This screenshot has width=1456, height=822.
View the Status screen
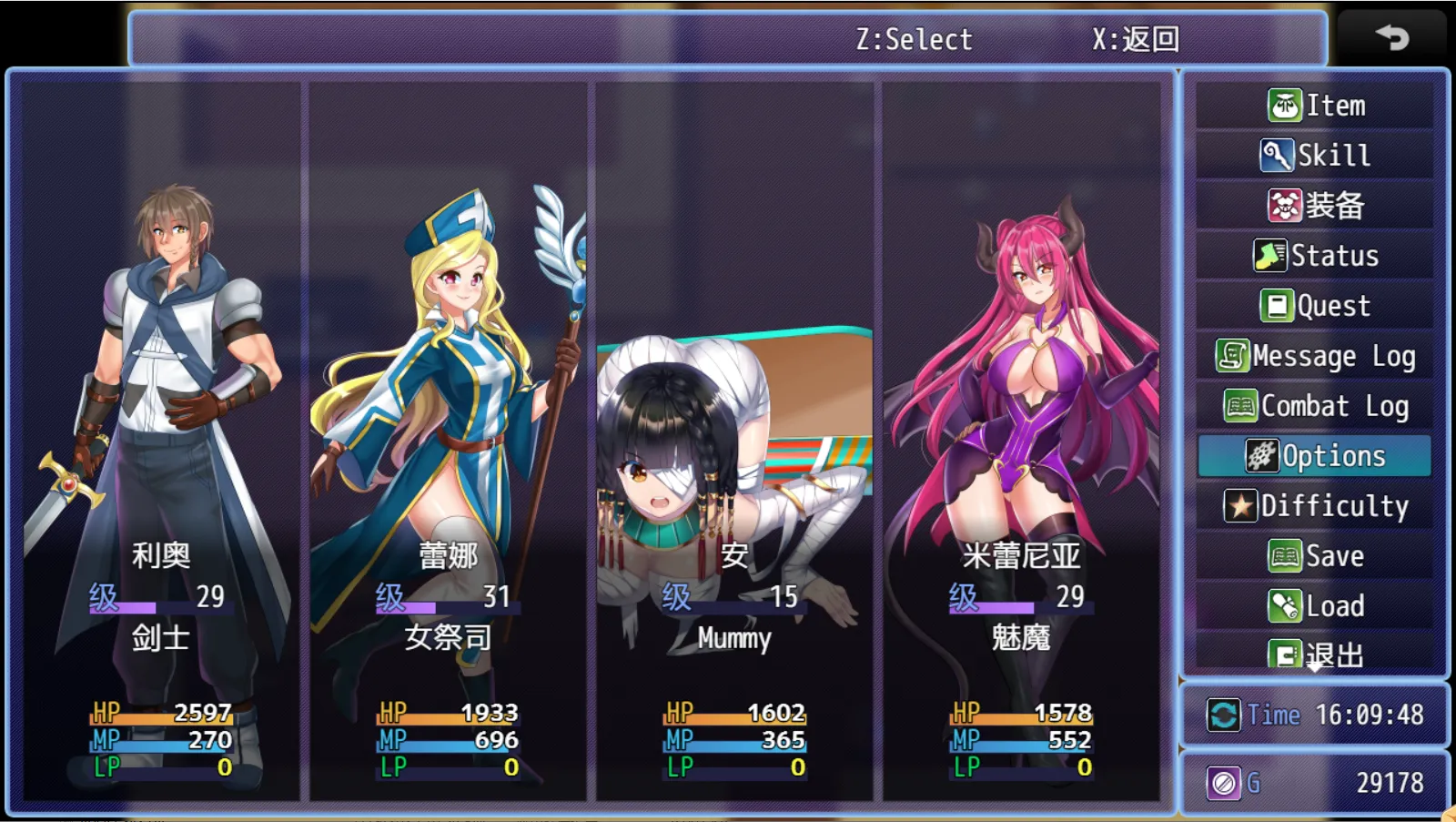(1315, 256)
